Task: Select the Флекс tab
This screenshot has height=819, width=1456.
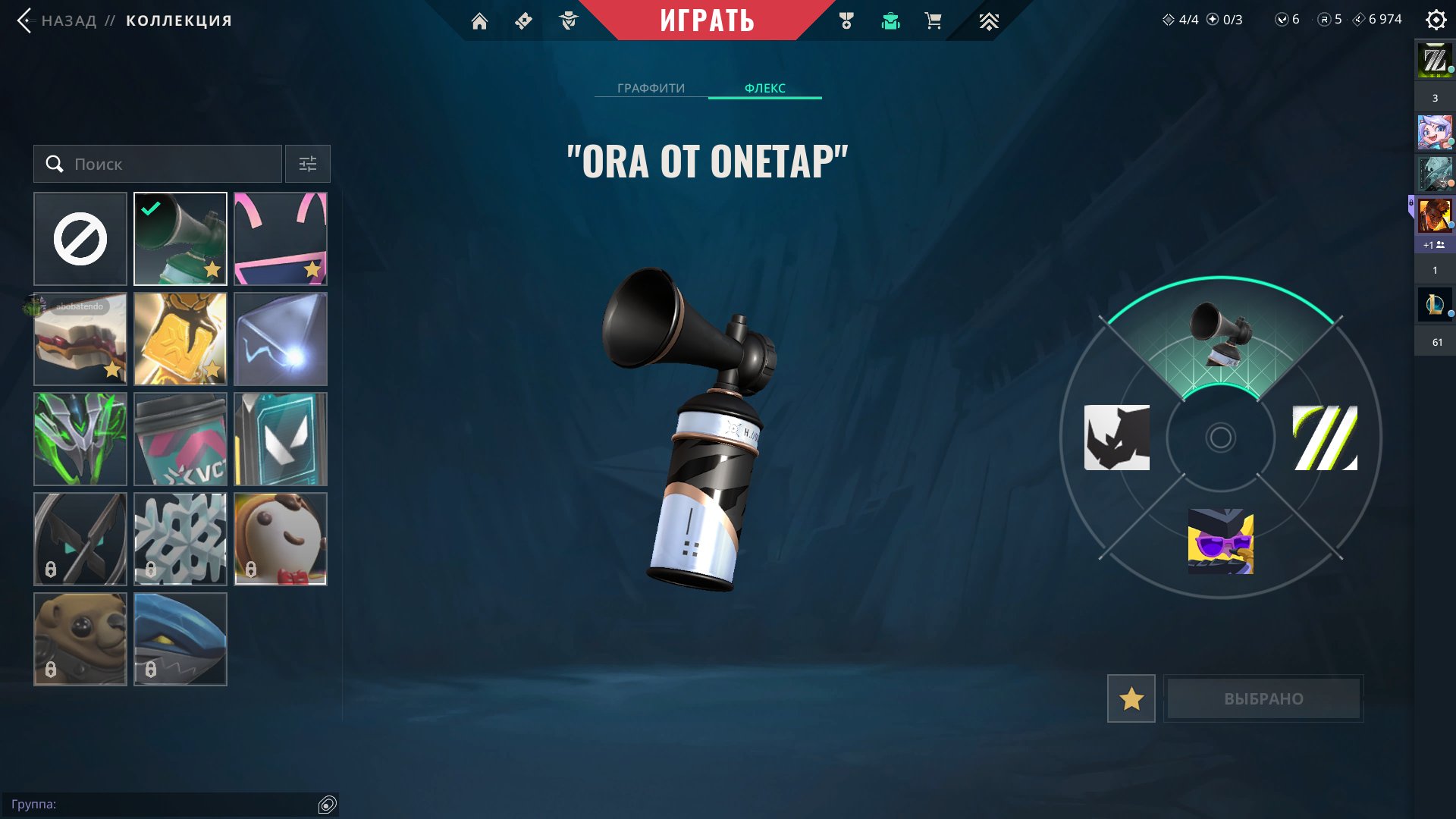Action: point(764,88)
